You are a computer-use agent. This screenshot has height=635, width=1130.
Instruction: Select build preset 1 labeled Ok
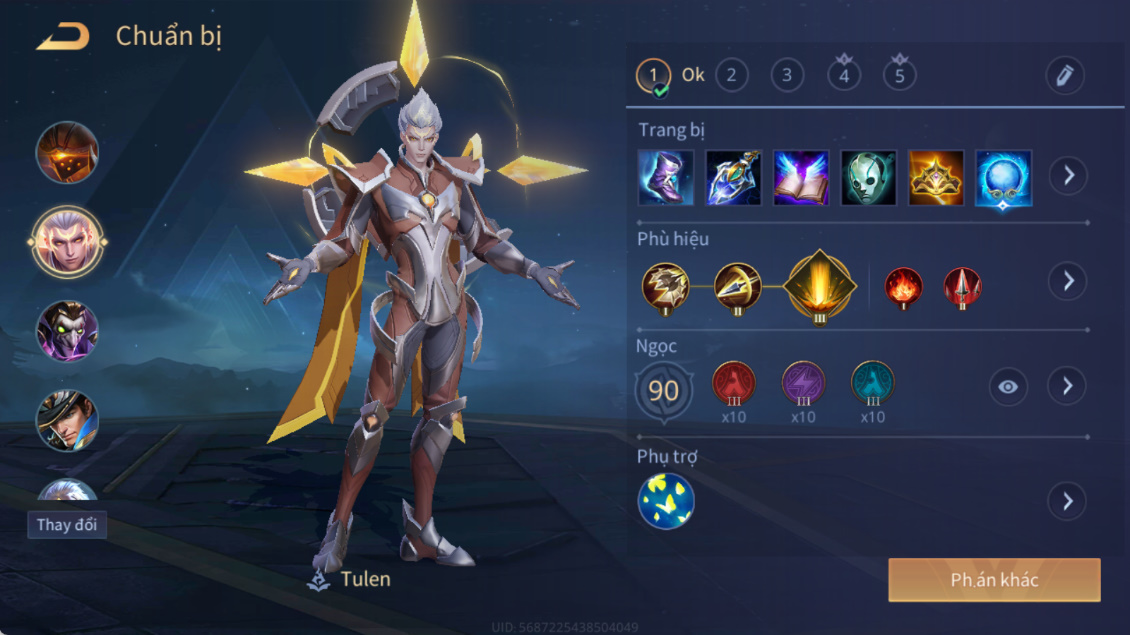coord(654,75)
